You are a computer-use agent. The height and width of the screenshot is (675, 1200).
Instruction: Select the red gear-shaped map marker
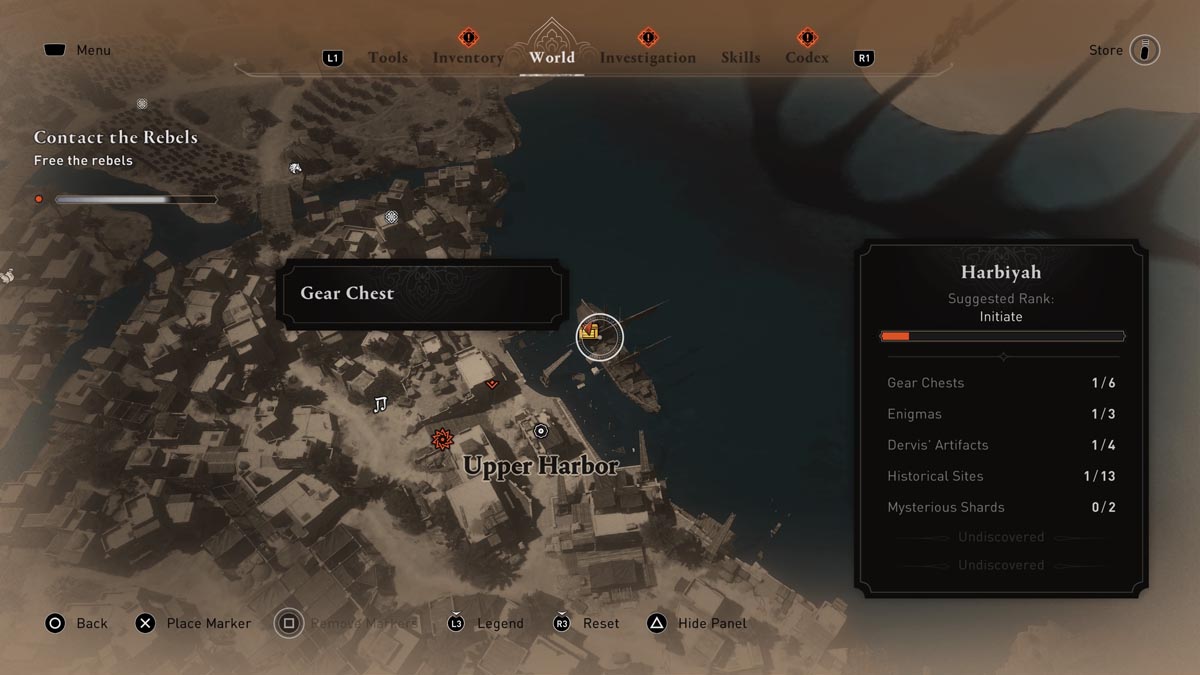[441, 439]
